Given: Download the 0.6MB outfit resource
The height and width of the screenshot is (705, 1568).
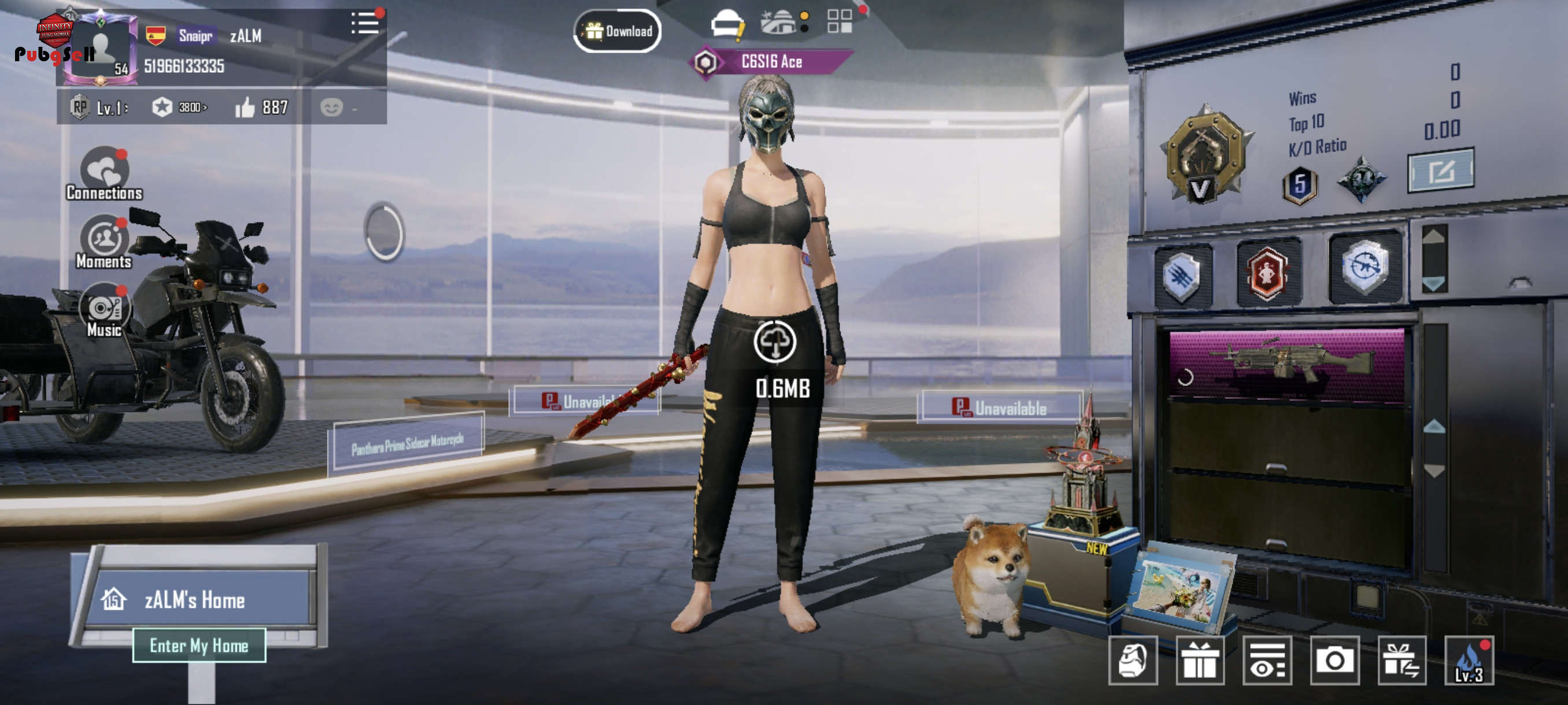Looking at the screenshot, I should point(775,342).
